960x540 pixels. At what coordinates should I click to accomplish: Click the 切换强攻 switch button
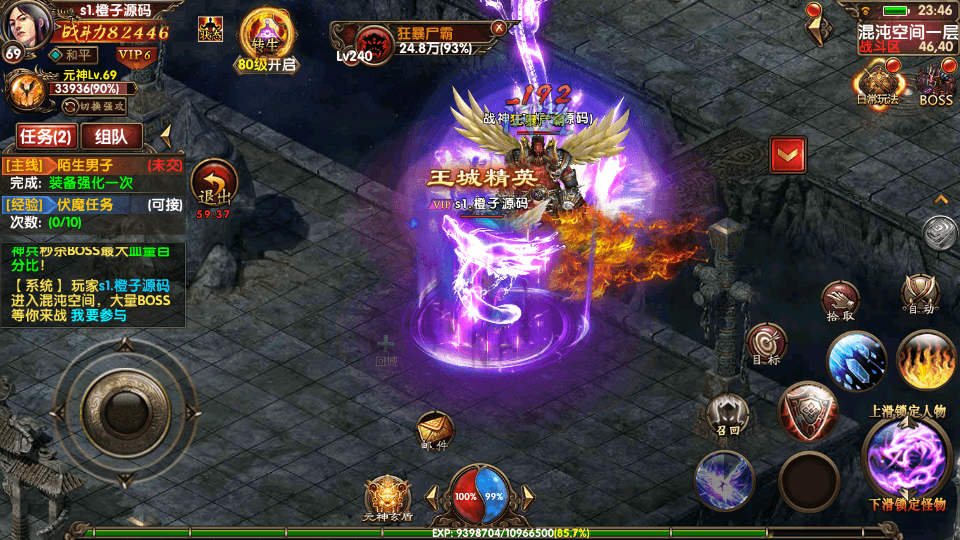(x=93, y=106)
